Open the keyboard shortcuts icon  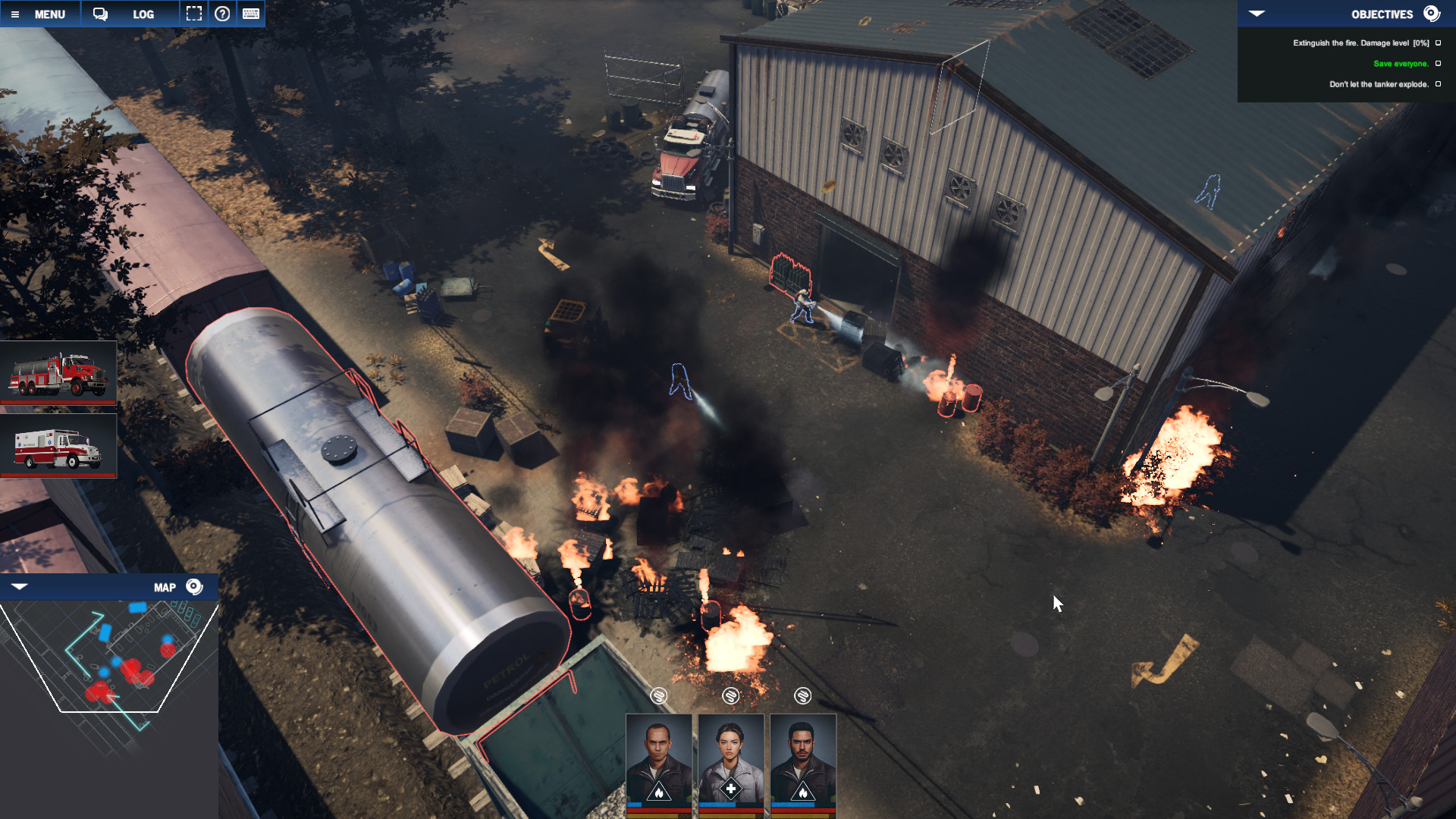click(250, 14)
